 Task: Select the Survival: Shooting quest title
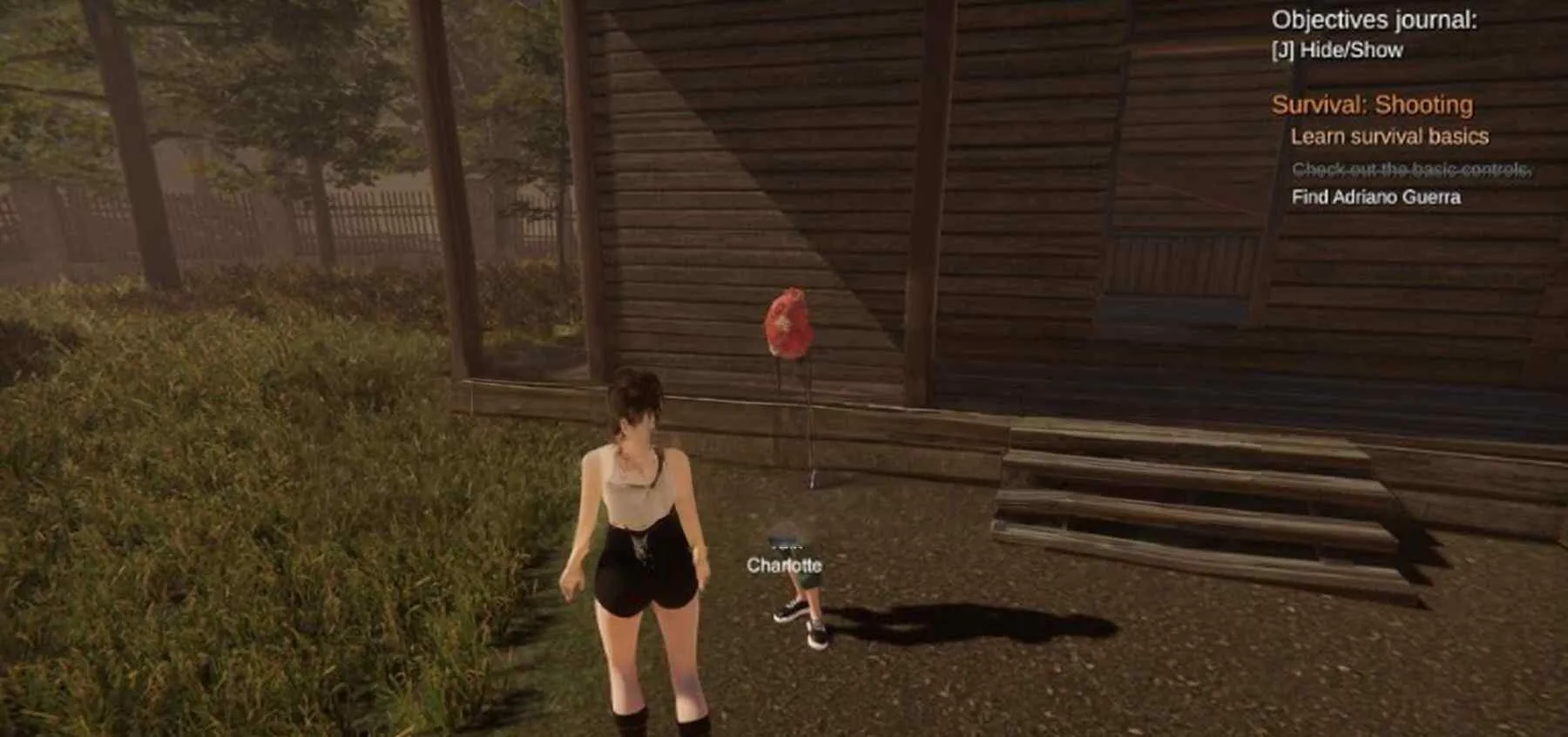(x=1372, y=105)
